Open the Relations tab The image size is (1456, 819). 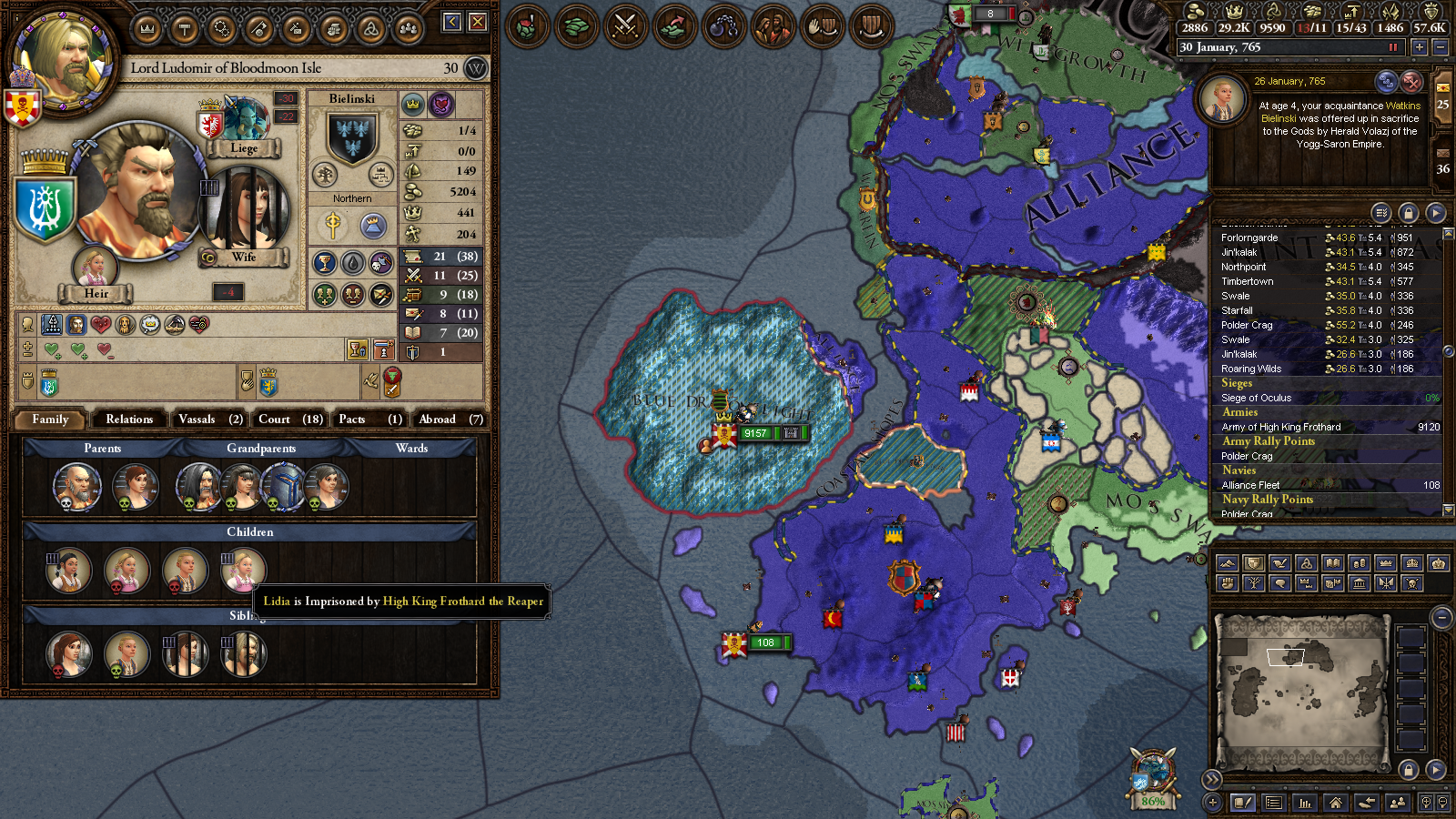[x=129, y=420]
